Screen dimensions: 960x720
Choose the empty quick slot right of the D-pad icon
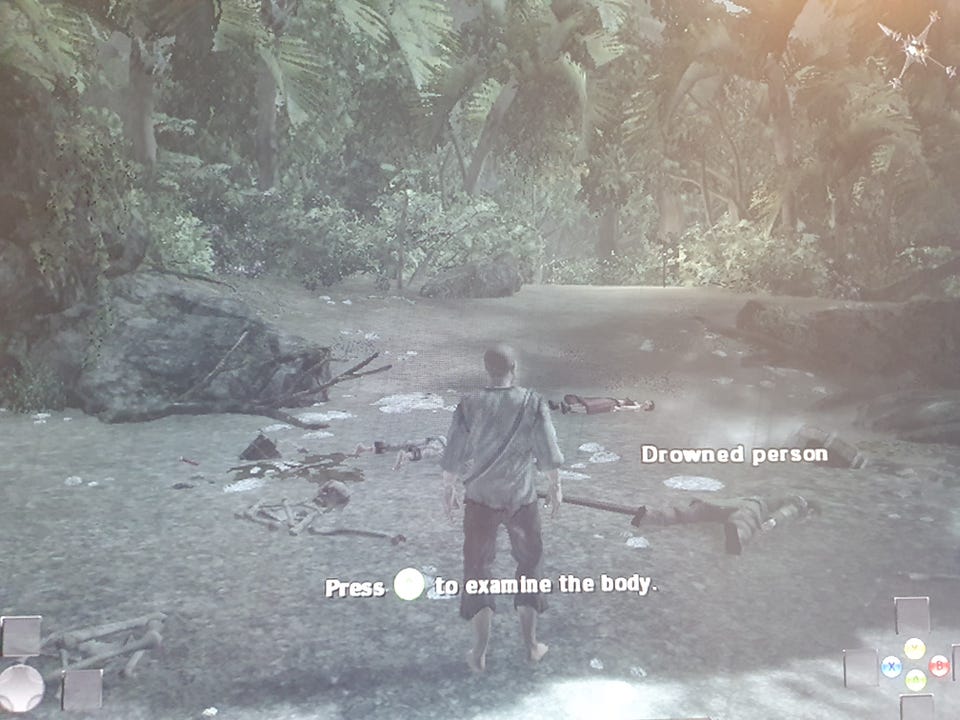tap(82, 689)
